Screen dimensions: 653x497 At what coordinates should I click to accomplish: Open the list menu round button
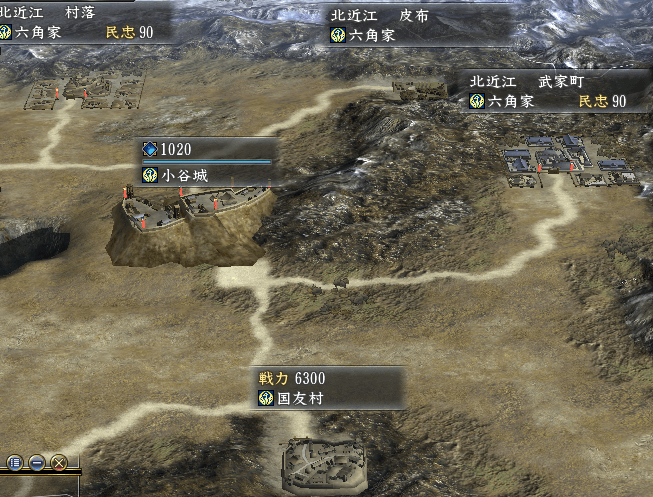point(15,463)
